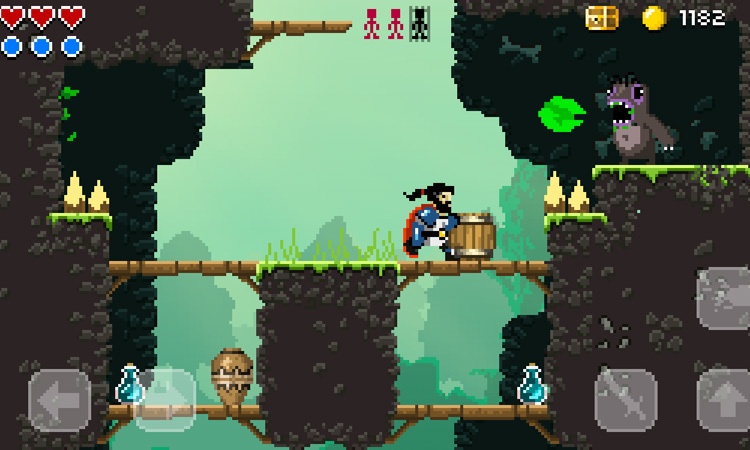750x450 pixels.
Task: Tap the faint move right button
Action: [x=165, y=400]
